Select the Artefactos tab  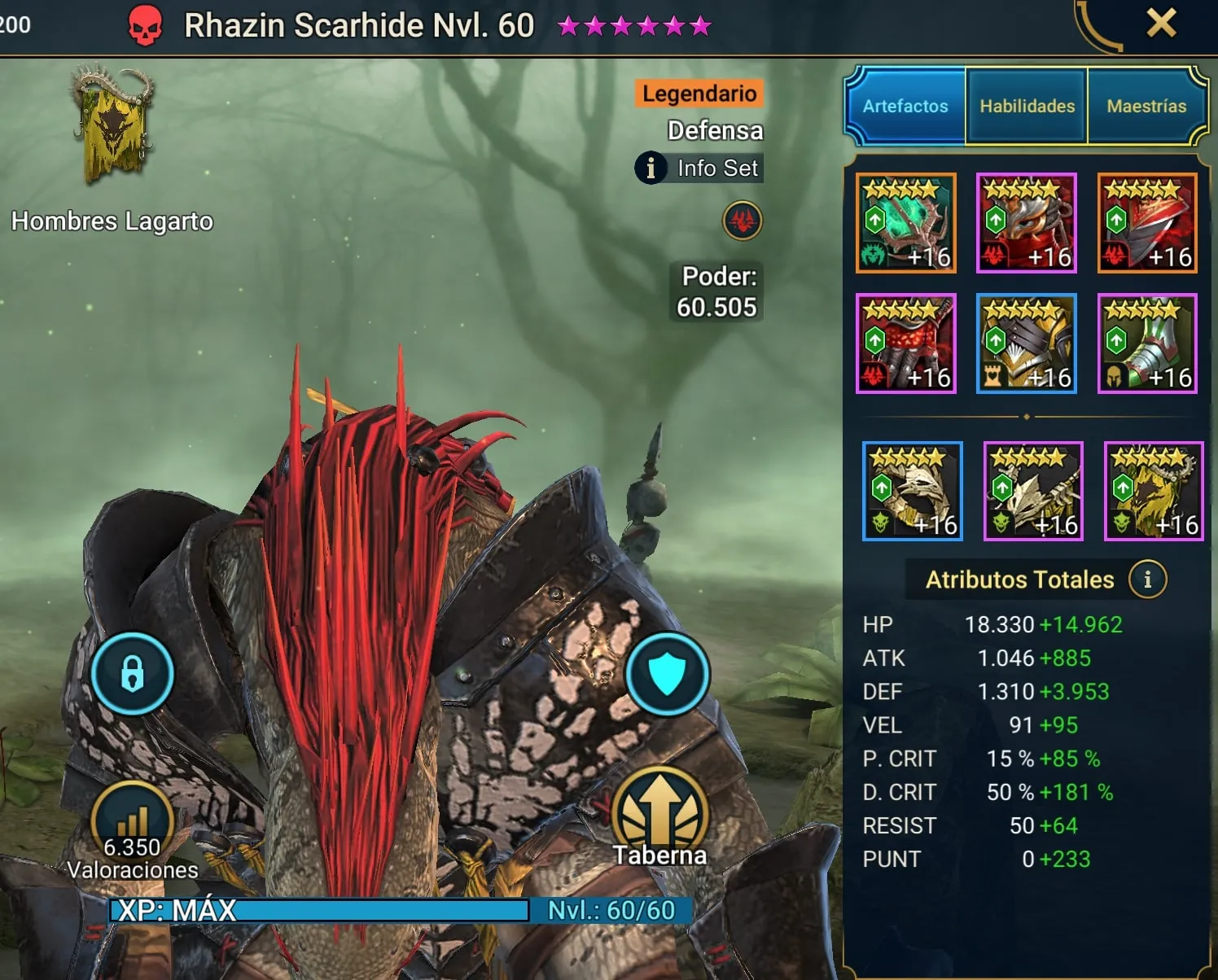(x=905, y=107)
